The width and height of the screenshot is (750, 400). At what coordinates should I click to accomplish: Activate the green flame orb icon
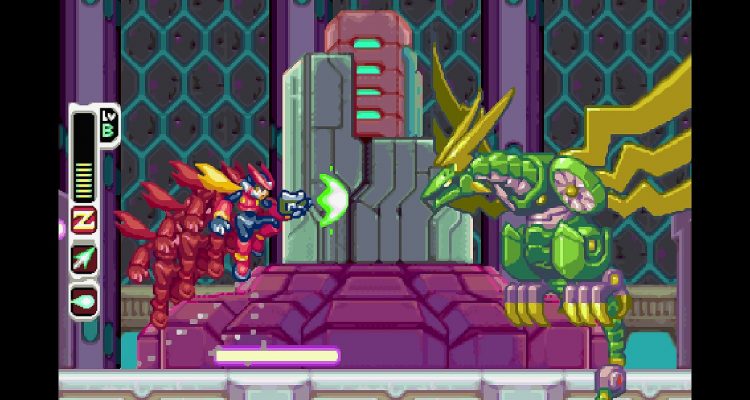coord(83,298)
